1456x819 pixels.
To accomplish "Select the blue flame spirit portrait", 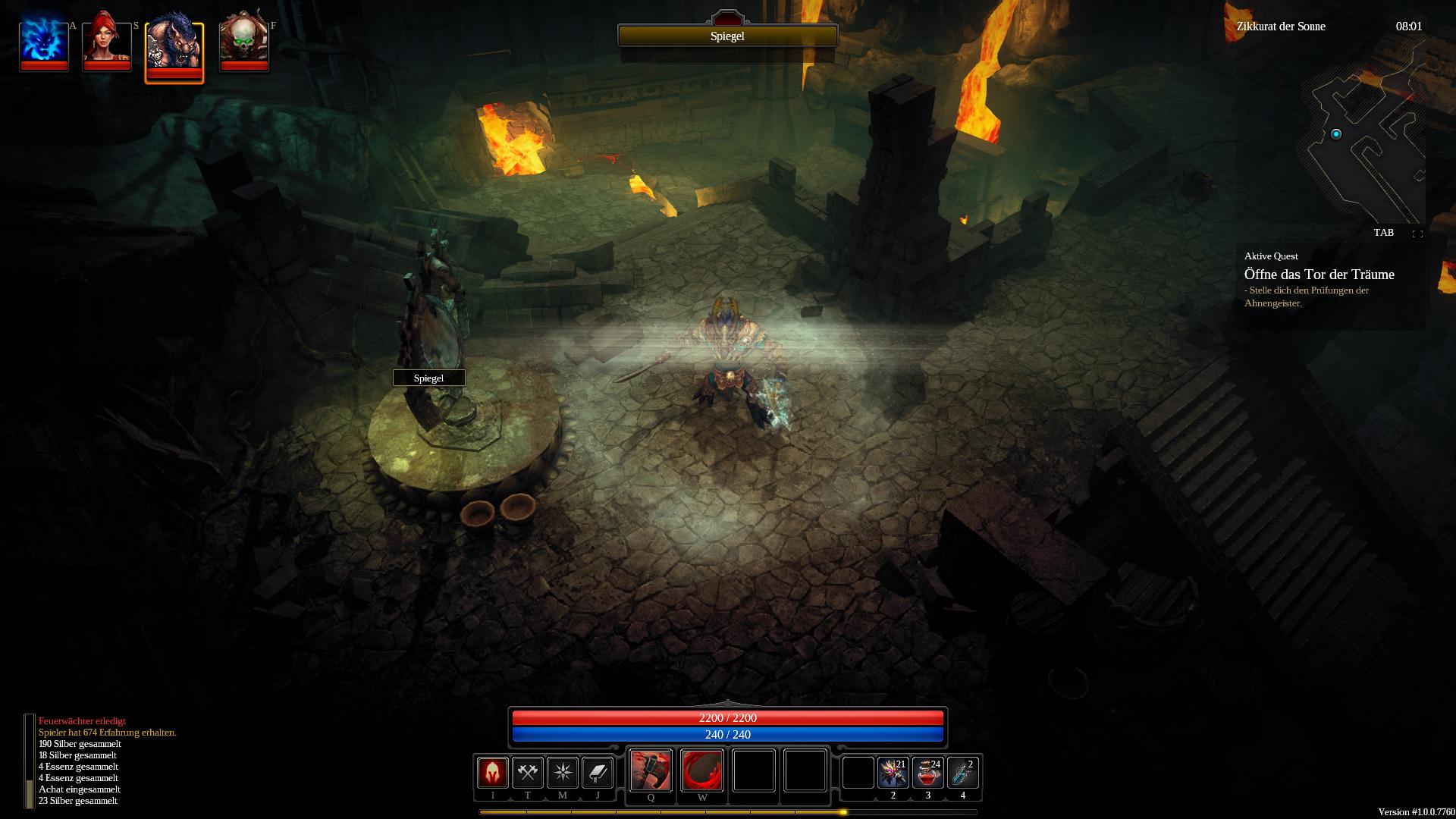I will point(44,42).
